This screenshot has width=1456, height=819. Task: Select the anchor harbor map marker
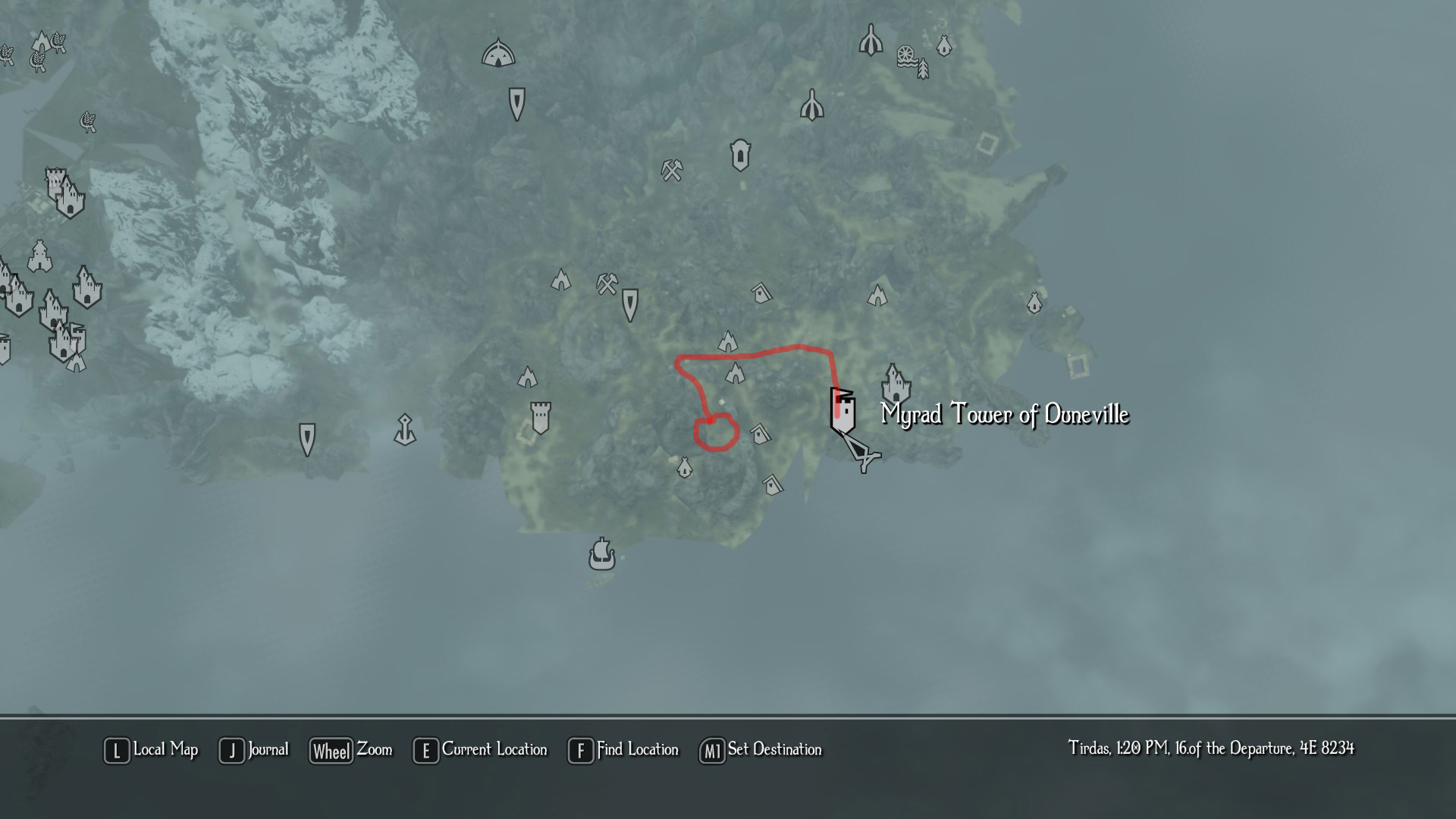tap(405, 430)
